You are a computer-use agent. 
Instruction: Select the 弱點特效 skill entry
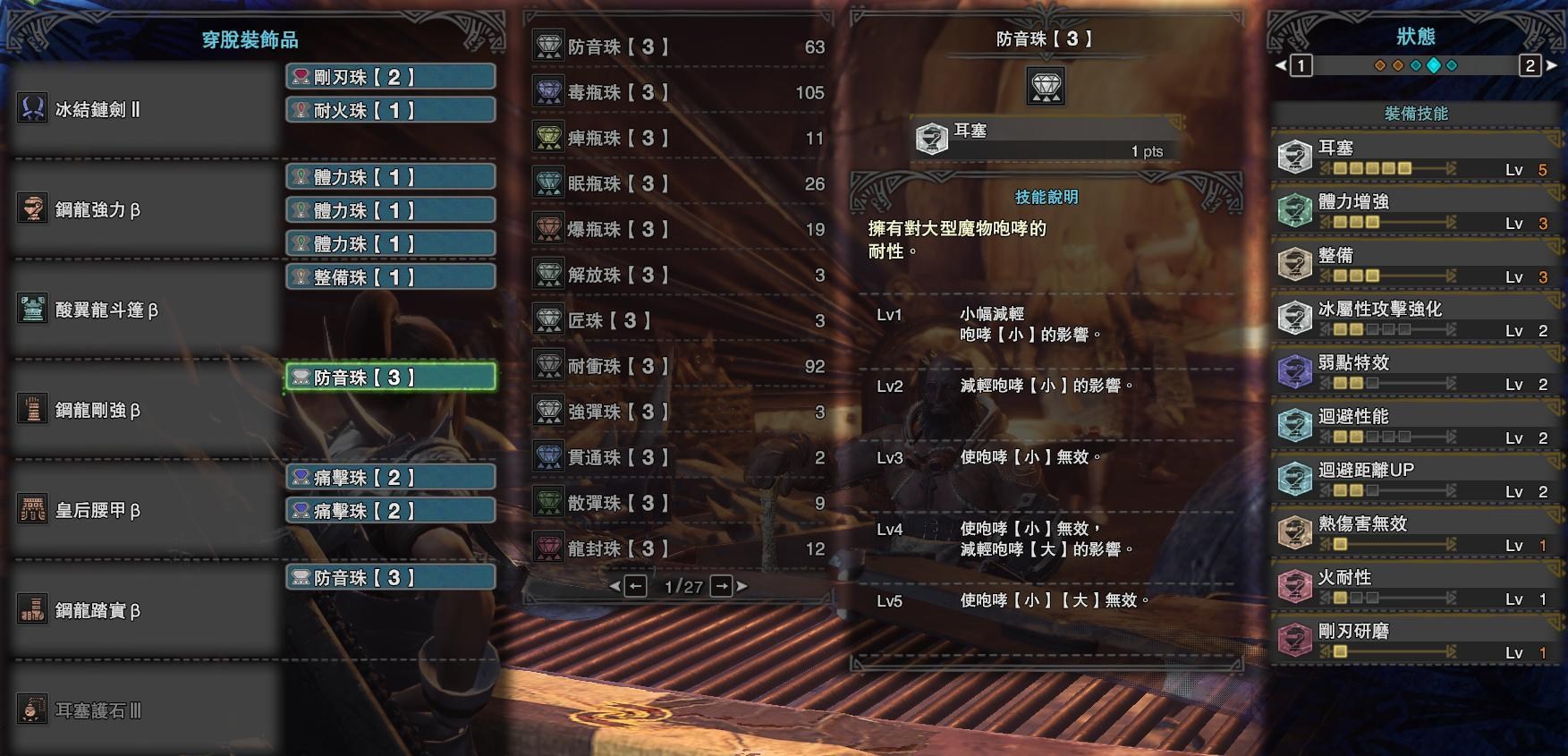[x=1415, y=370]
